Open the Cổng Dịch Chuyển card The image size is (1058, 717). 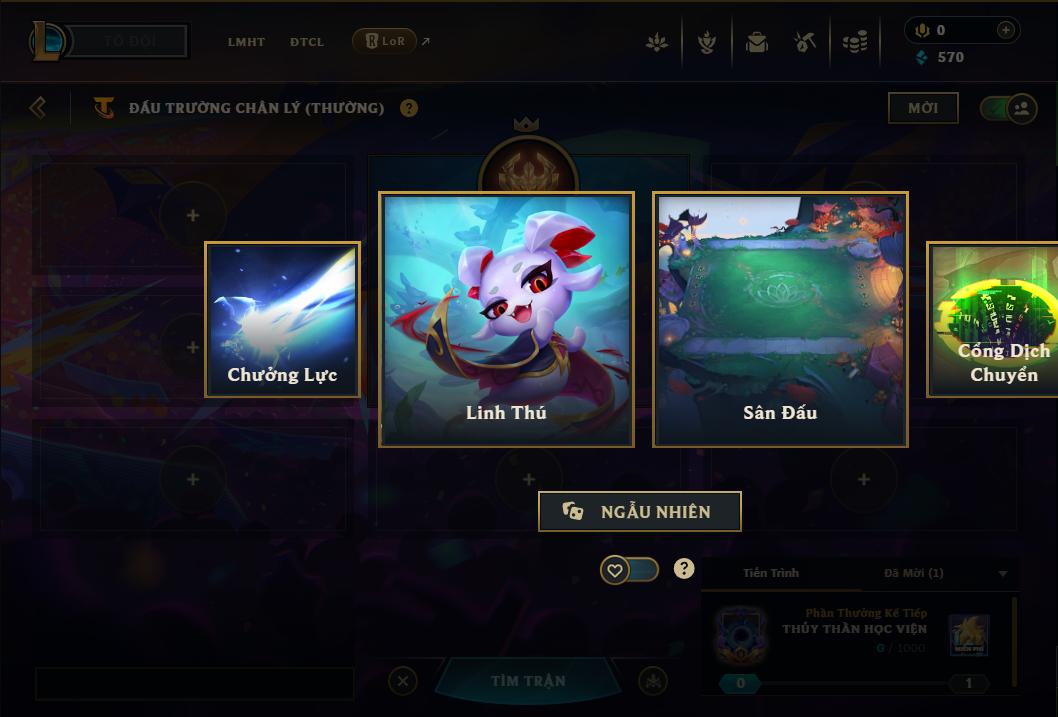click(993, 320)
